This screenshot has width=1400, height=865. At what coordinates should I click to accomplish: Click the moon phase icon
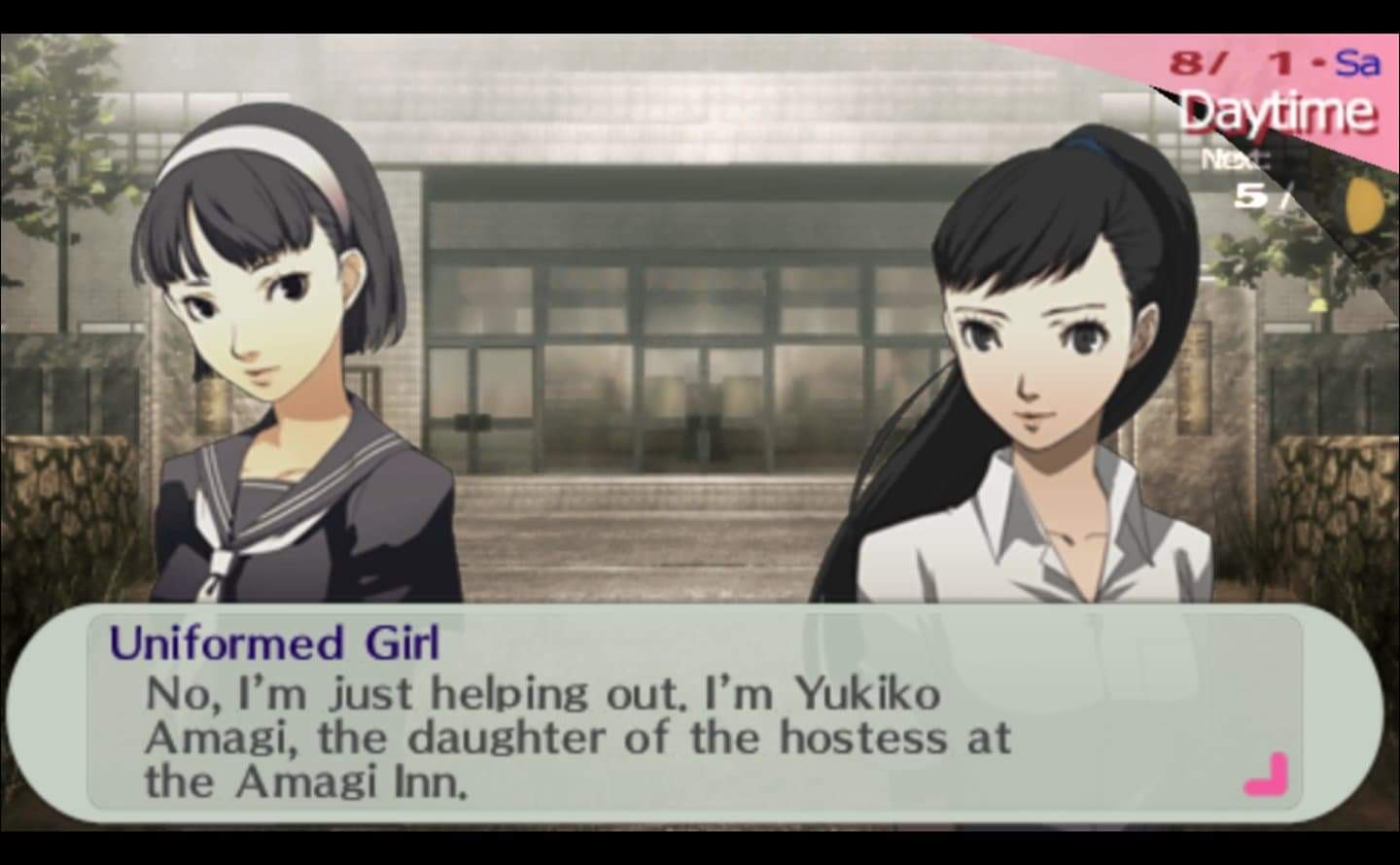[x=1362, y=202]
